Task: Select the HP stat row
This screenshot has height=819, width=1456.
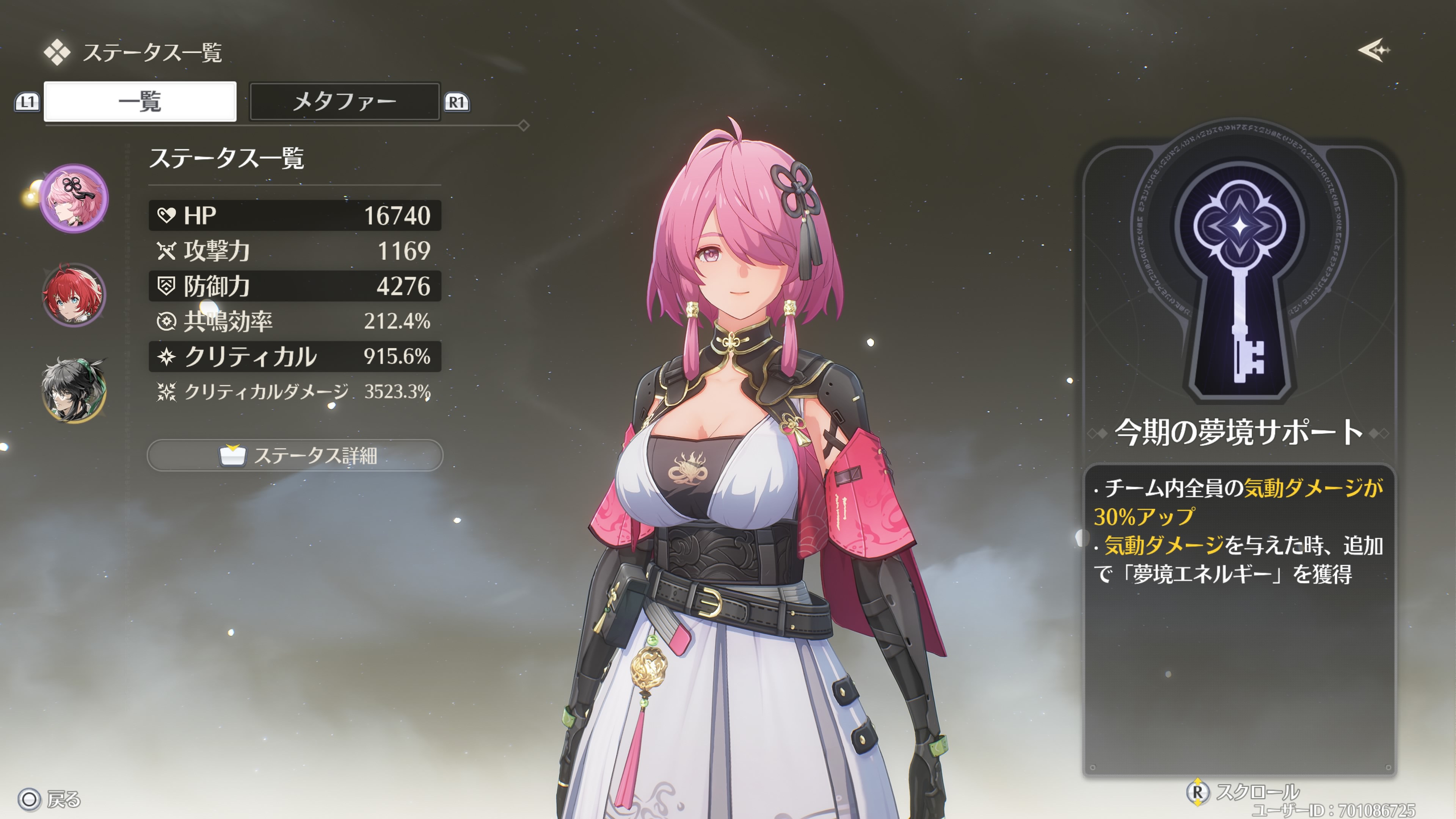Action: 295,215
